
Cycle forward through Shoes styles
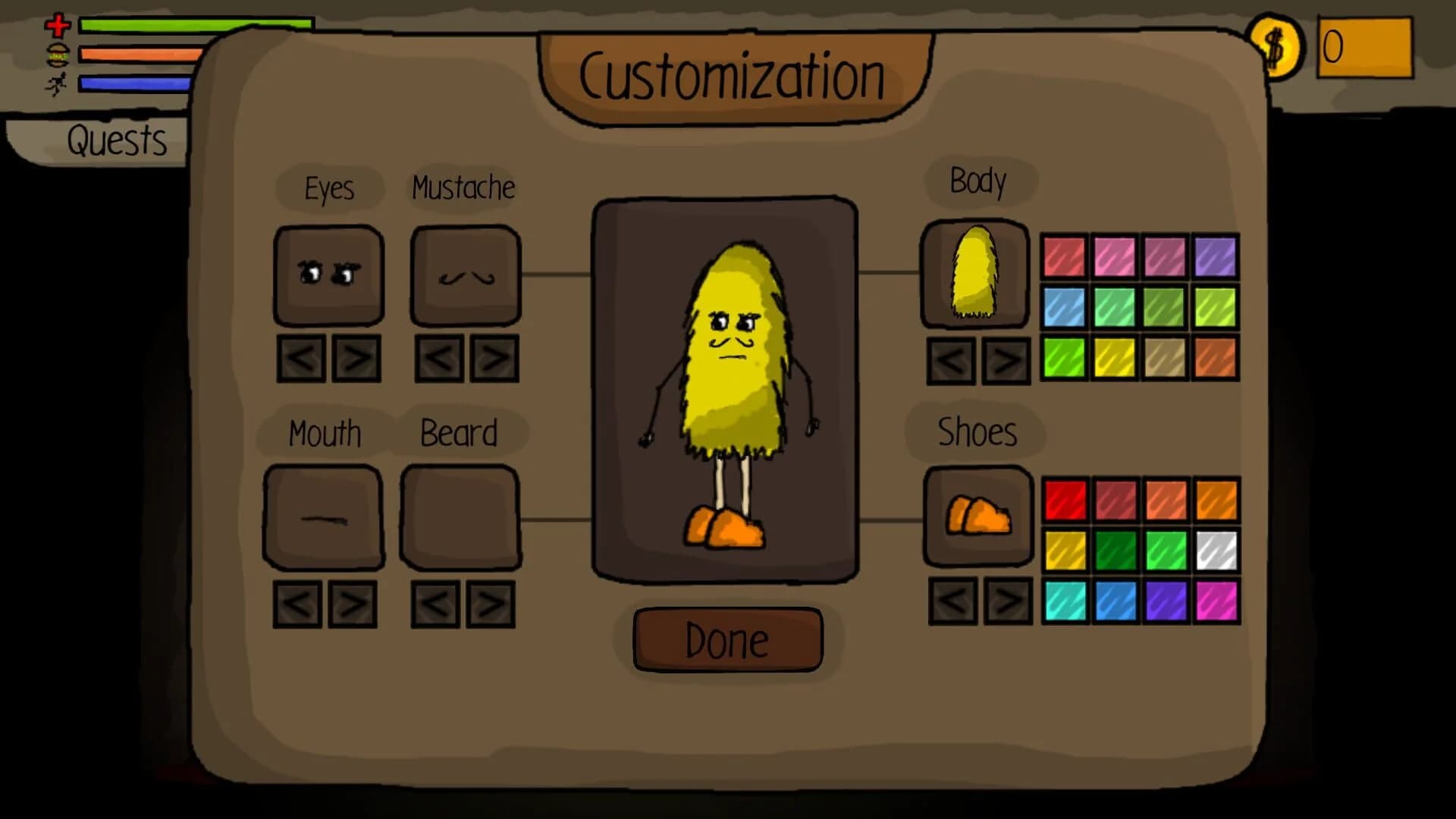1006,601
